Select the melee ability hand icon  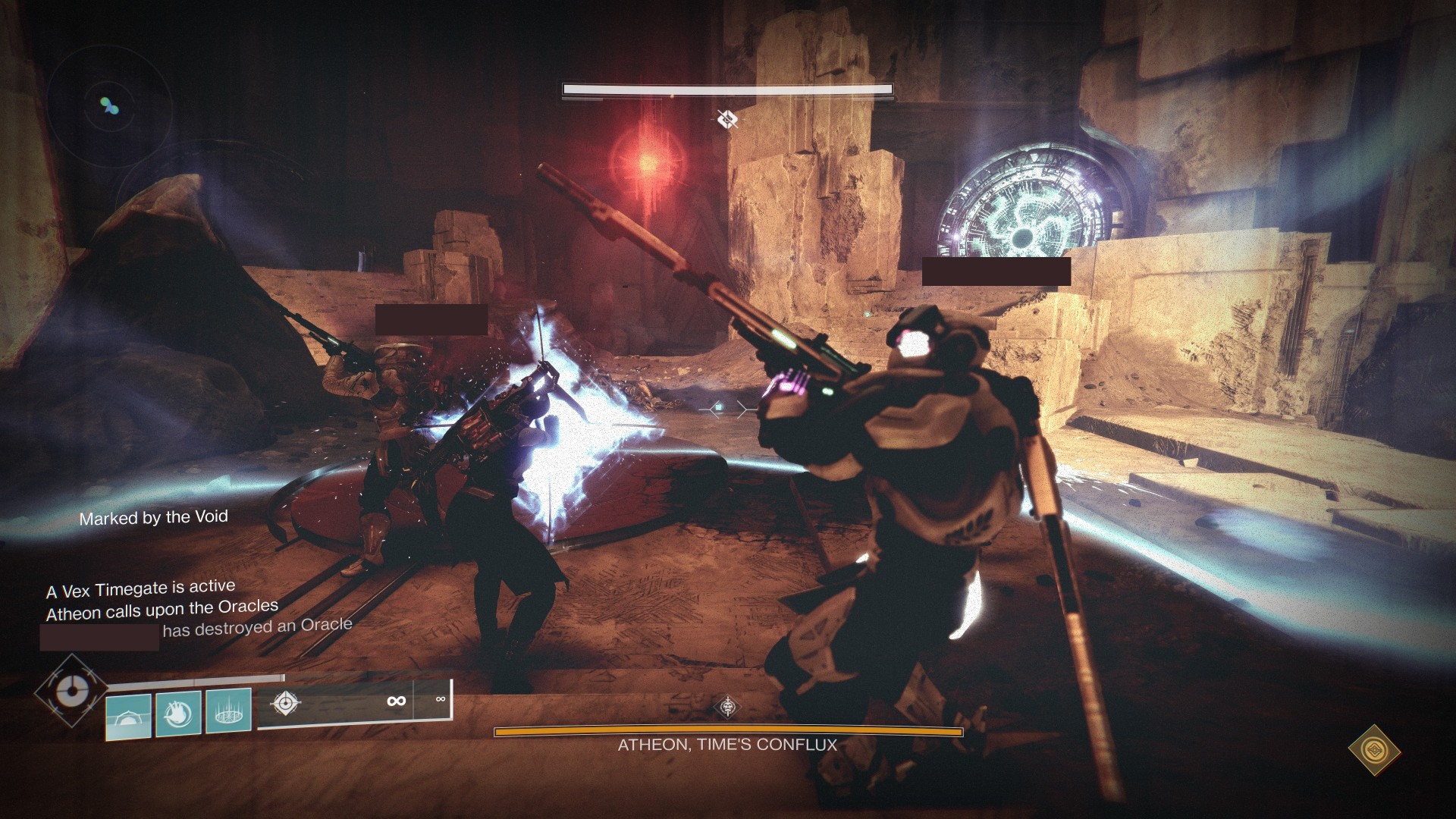point(177,713)
